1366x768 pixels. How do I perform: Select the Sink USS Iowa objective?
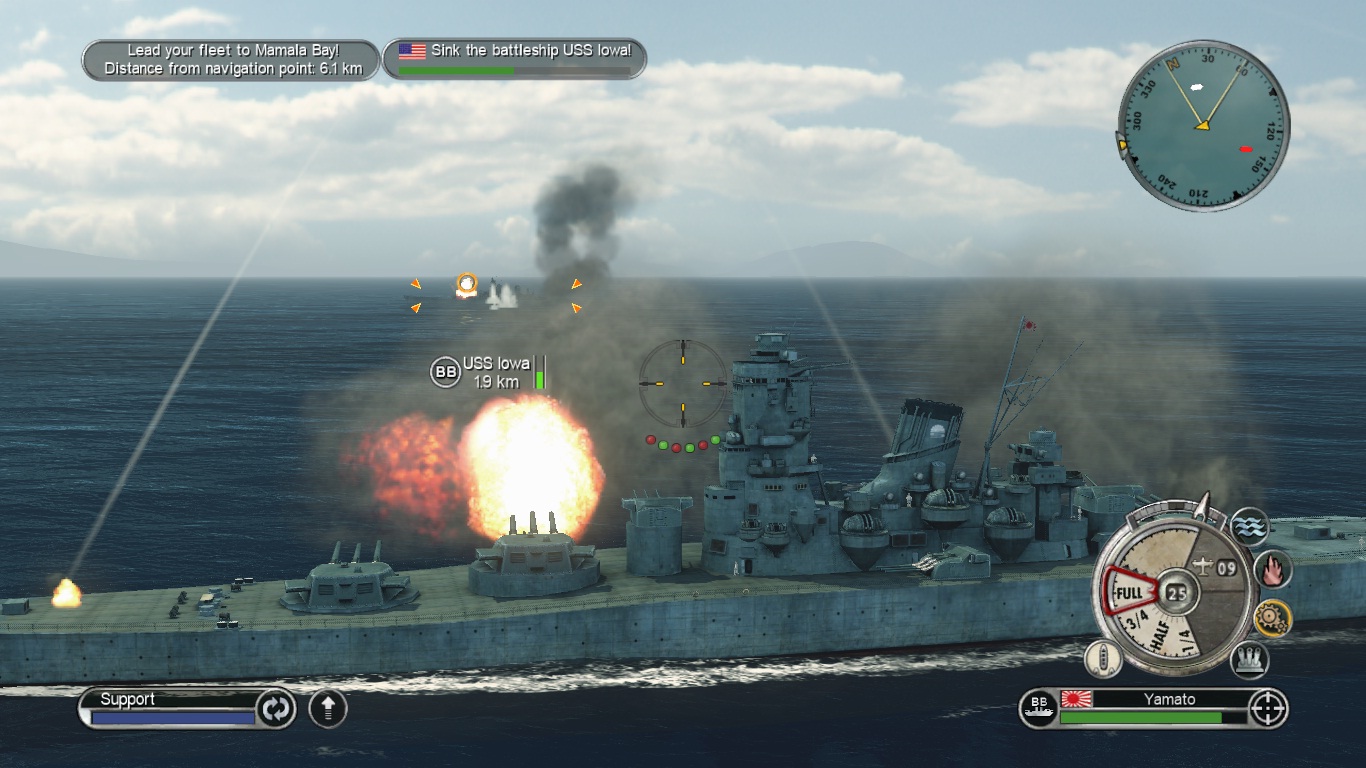click(515, 59)
